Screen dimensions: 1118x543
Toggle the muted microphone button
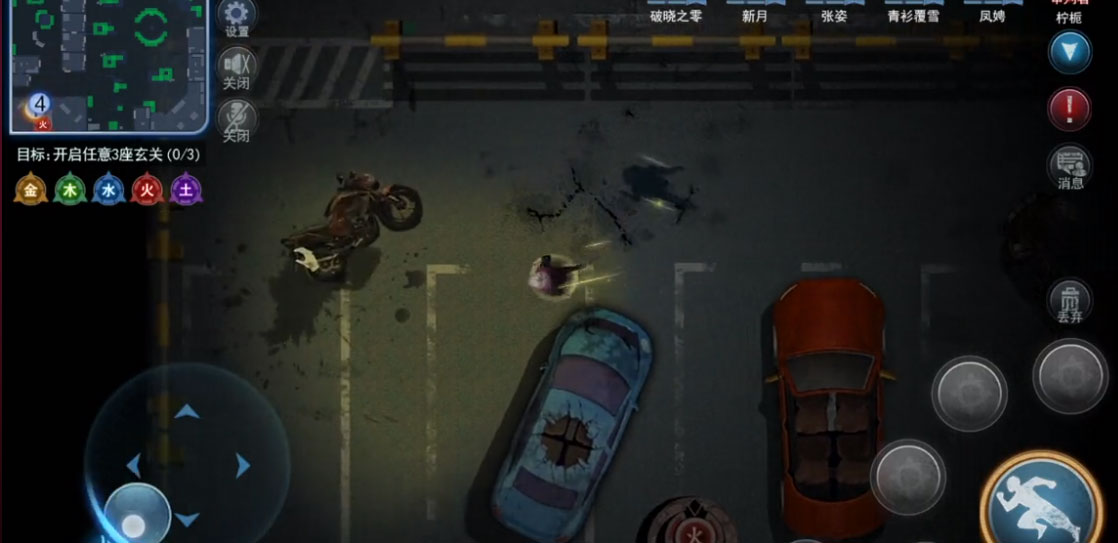click(x=237, y=118)
